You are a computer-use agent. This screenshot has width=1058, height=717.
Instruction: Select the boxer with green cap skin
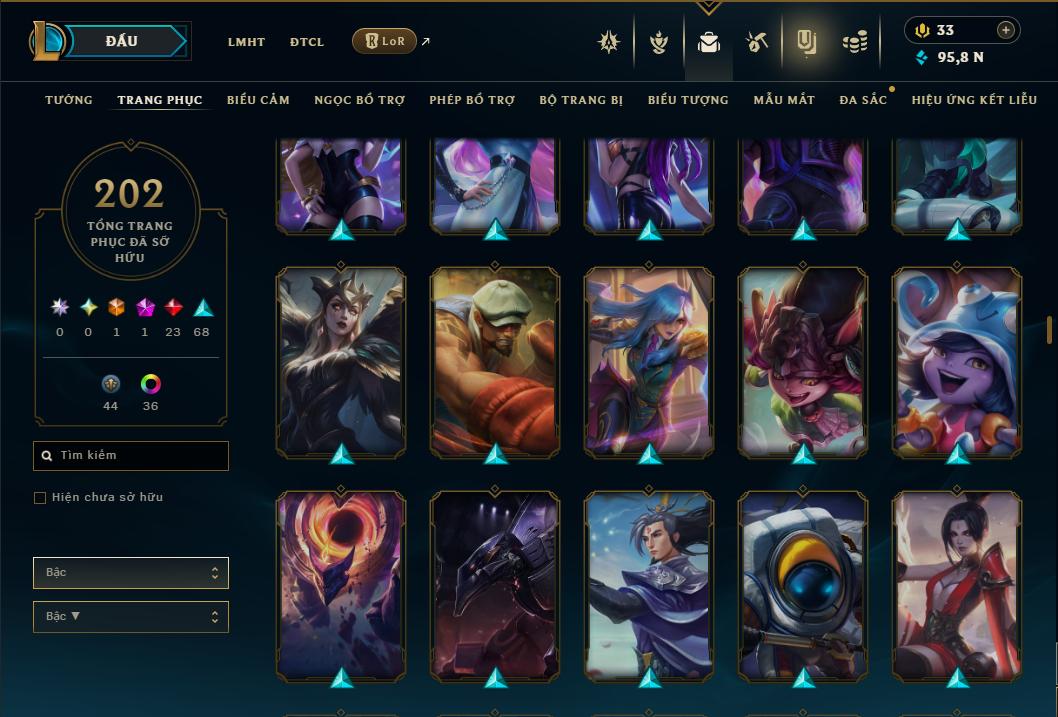click(495, 361)
